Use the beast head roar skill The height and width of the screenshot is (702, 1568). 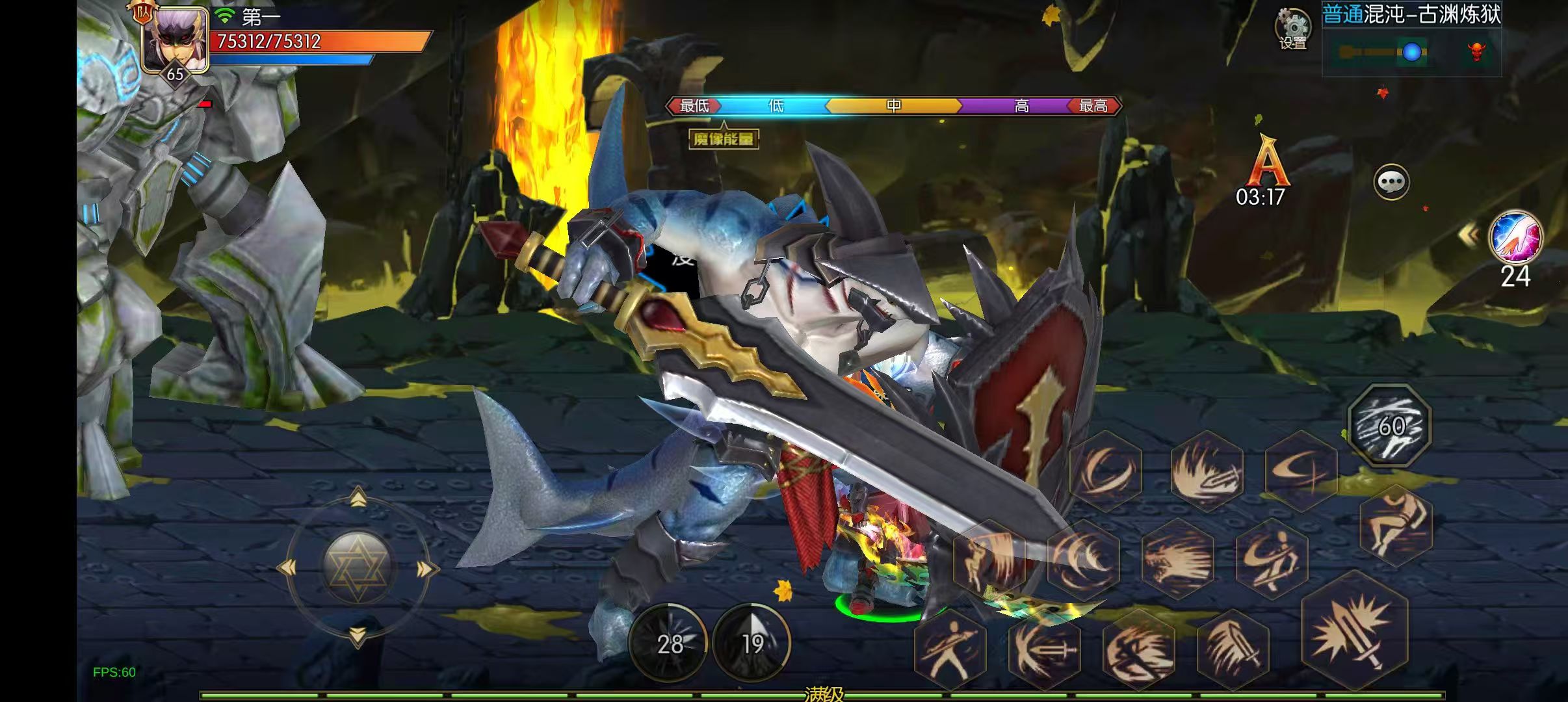click(1177, 558)
